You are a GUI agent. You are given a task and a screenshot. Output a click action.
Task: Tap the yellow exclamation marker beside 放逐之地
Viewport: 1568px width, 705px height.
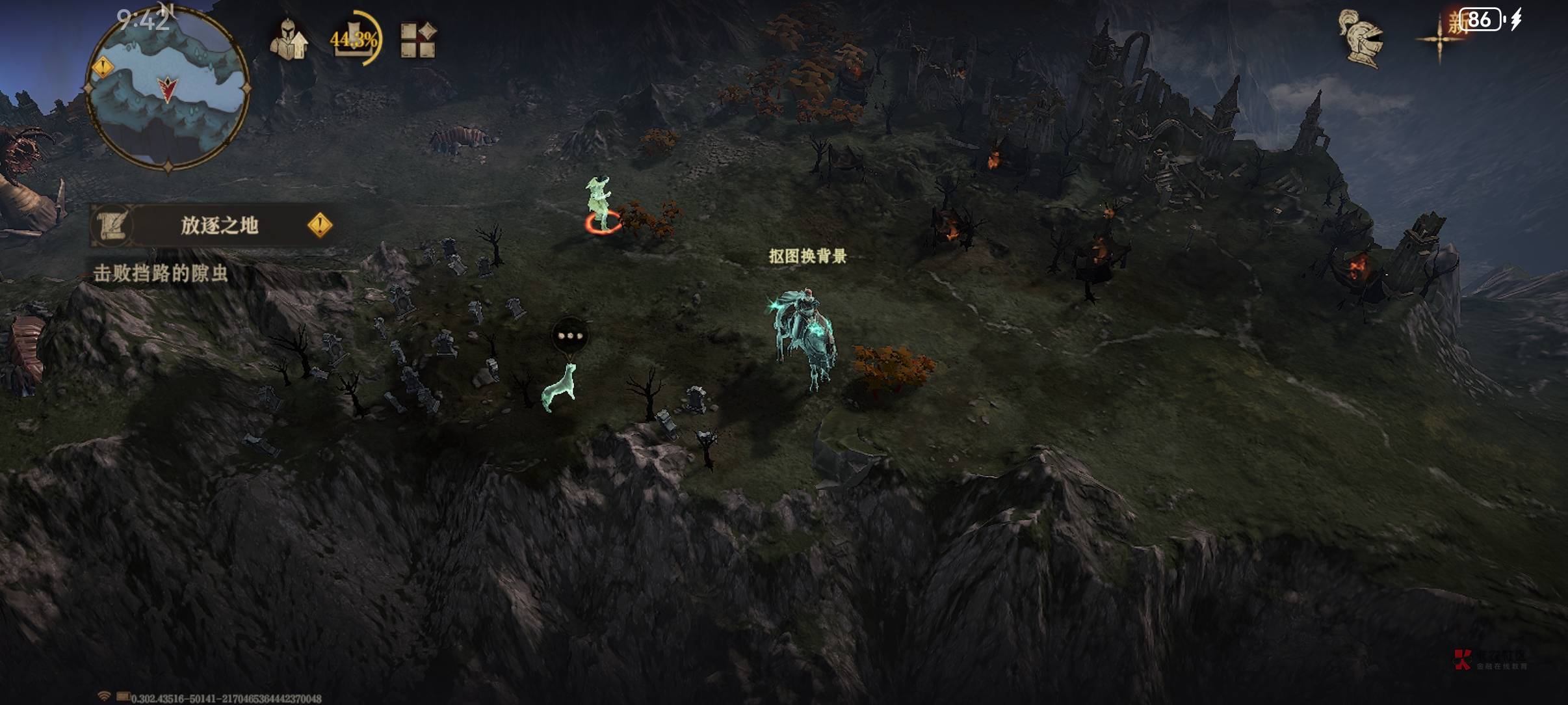tap(320, 226)
